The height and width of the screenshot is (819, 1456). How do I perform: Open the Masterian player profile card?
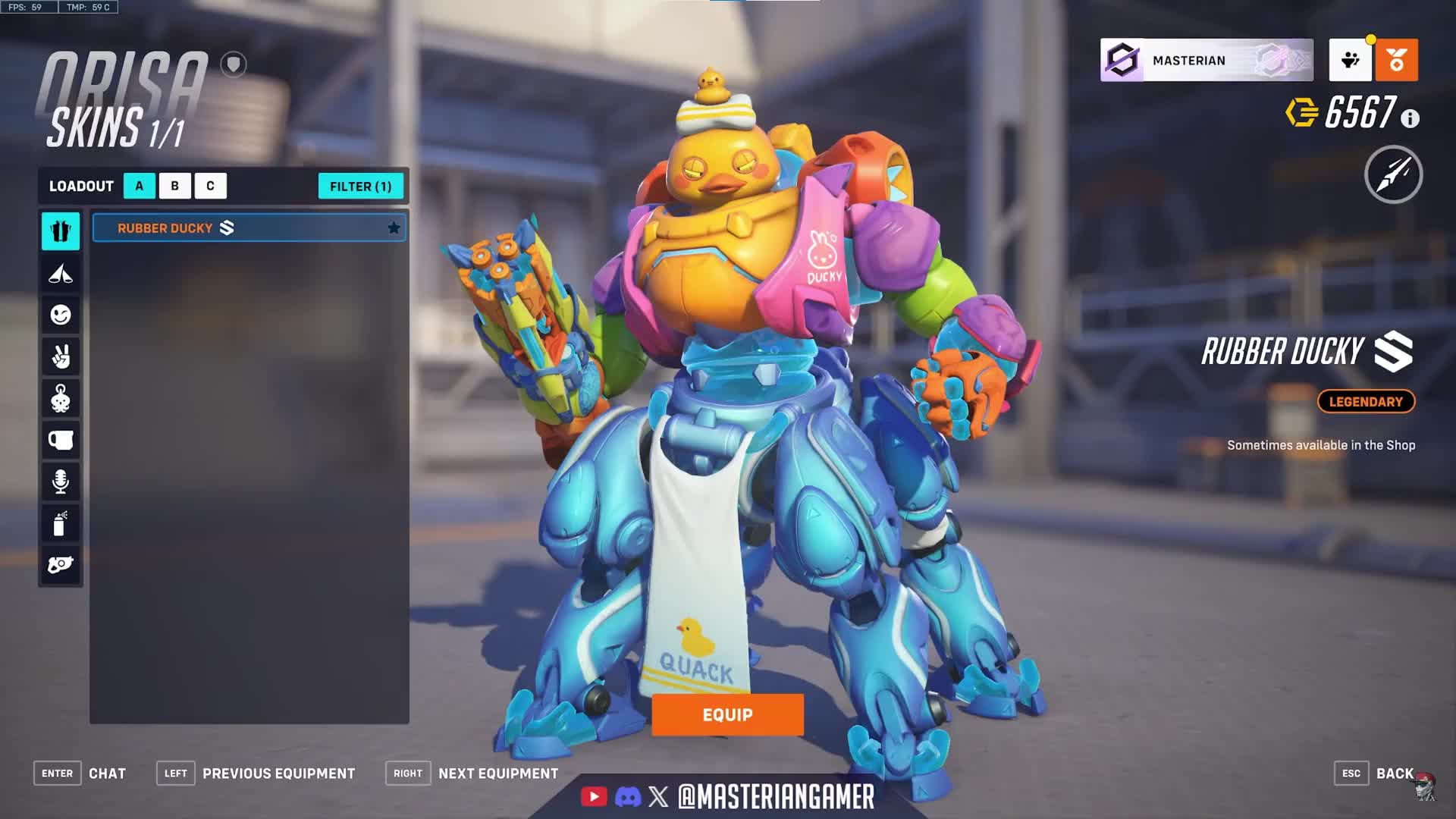(1206, 60)
